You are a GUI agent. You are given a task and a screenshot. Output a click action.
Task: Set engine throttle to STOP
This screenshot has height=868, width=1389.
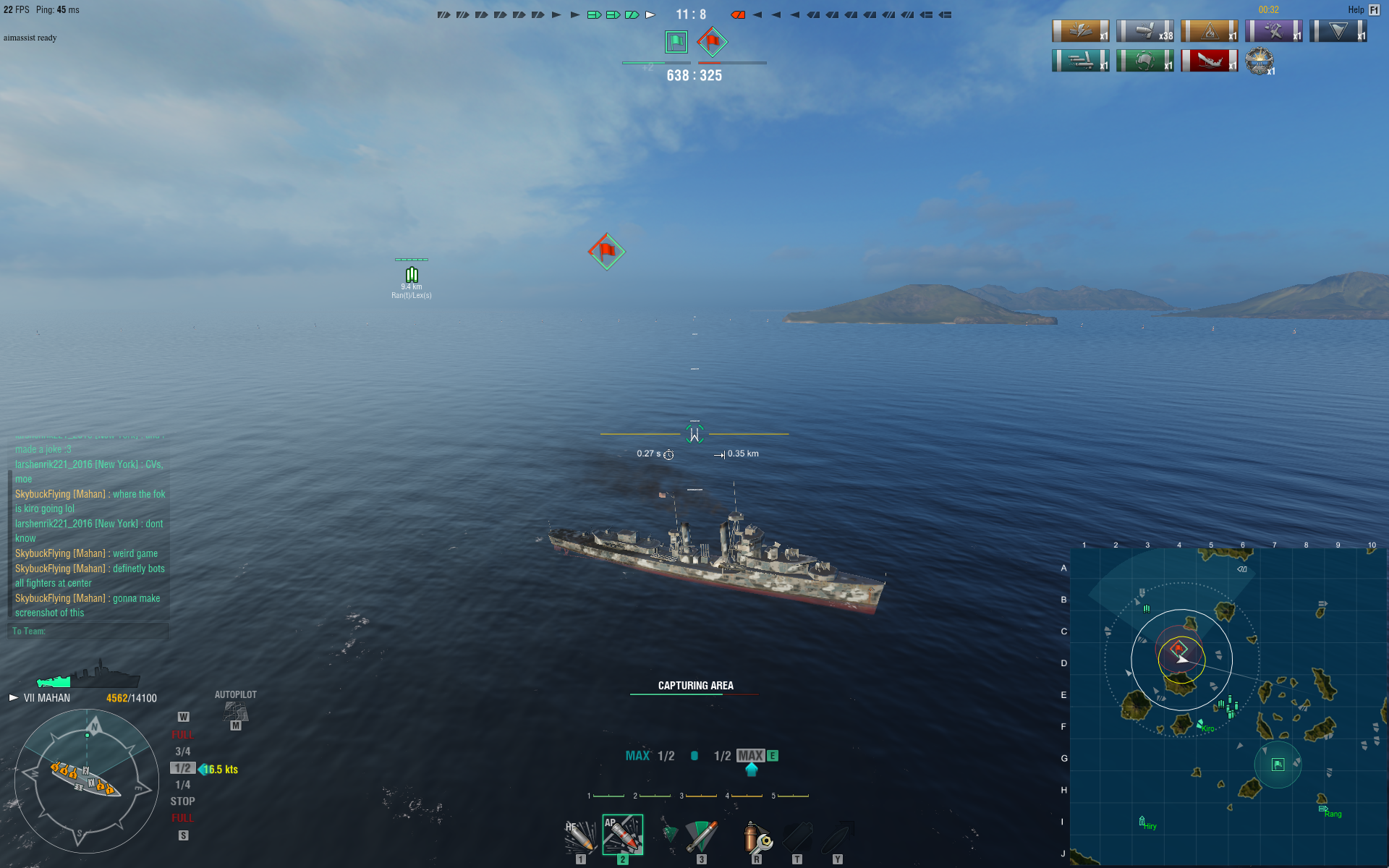click(x=182, y=801)
